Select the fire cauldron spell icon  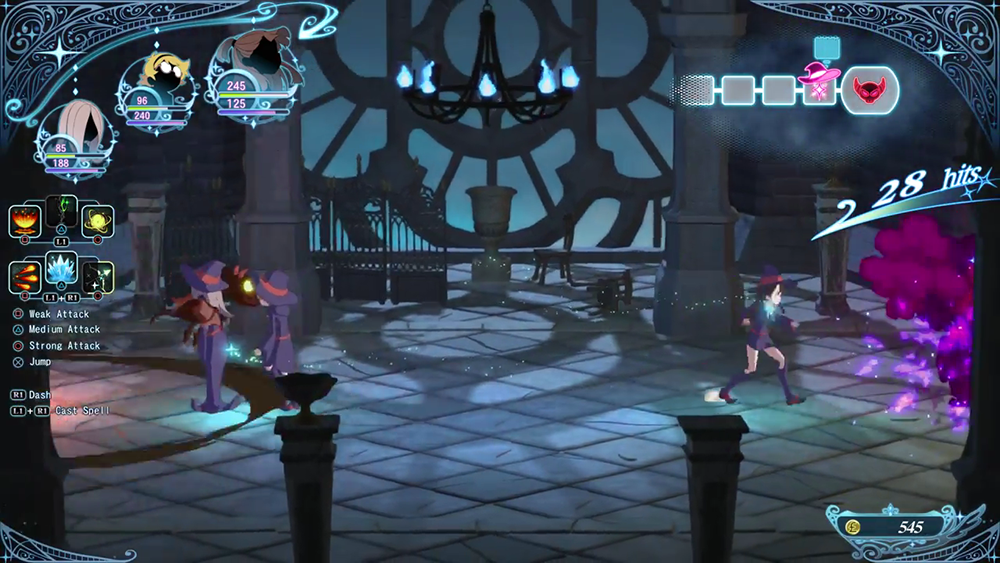pos(25,220)
